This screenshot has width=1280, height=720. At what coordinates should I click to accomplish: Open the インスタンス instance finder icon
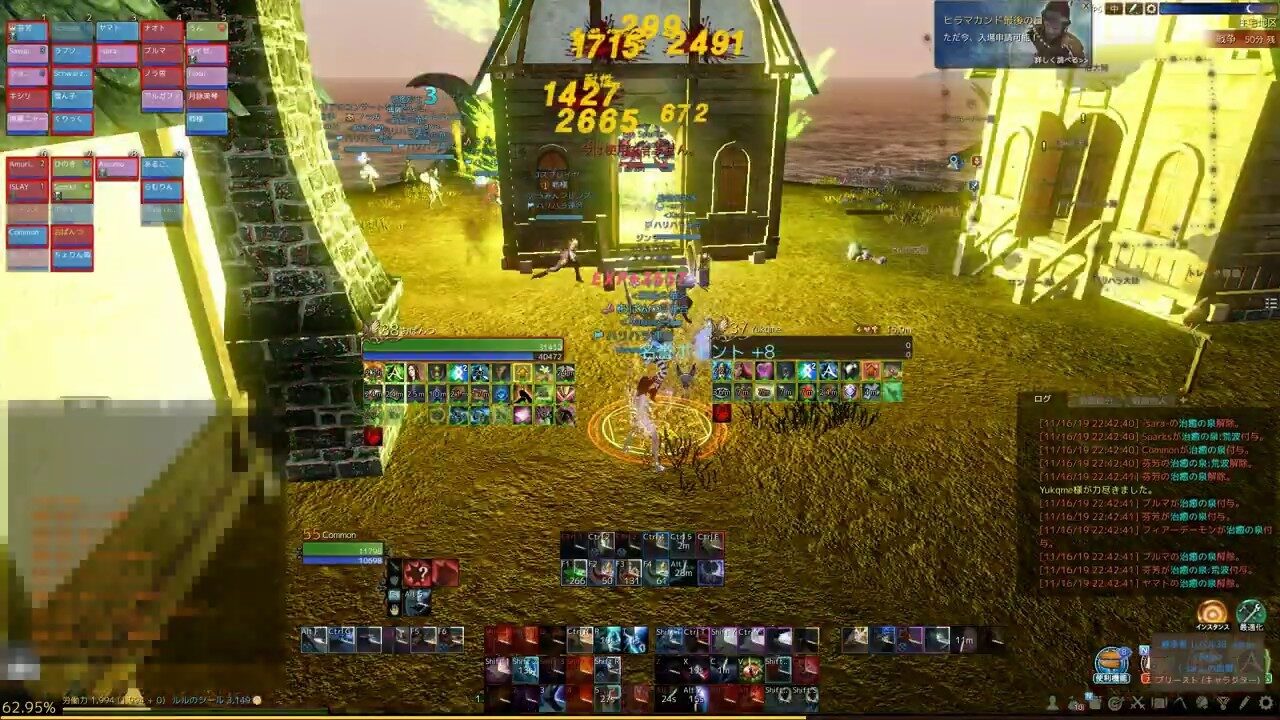pyautogui.click(x=1212, y=613)
